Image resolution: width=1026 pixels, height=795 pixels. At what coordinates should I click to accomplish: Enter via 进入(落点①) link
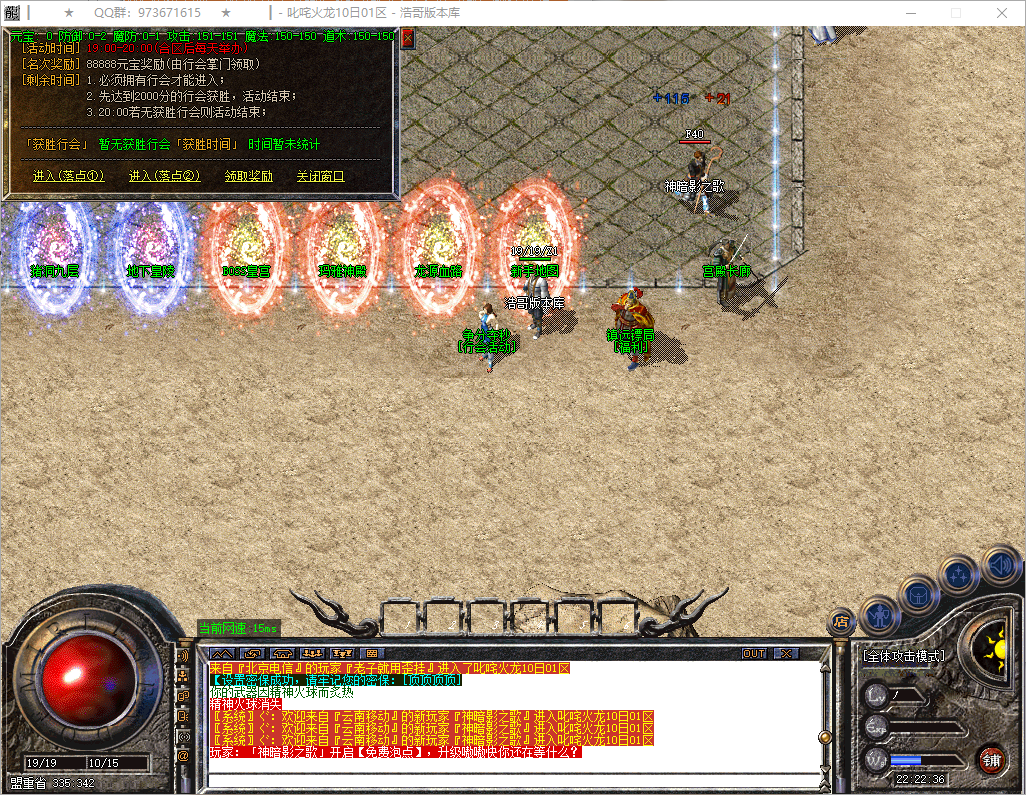click(68, 176)
